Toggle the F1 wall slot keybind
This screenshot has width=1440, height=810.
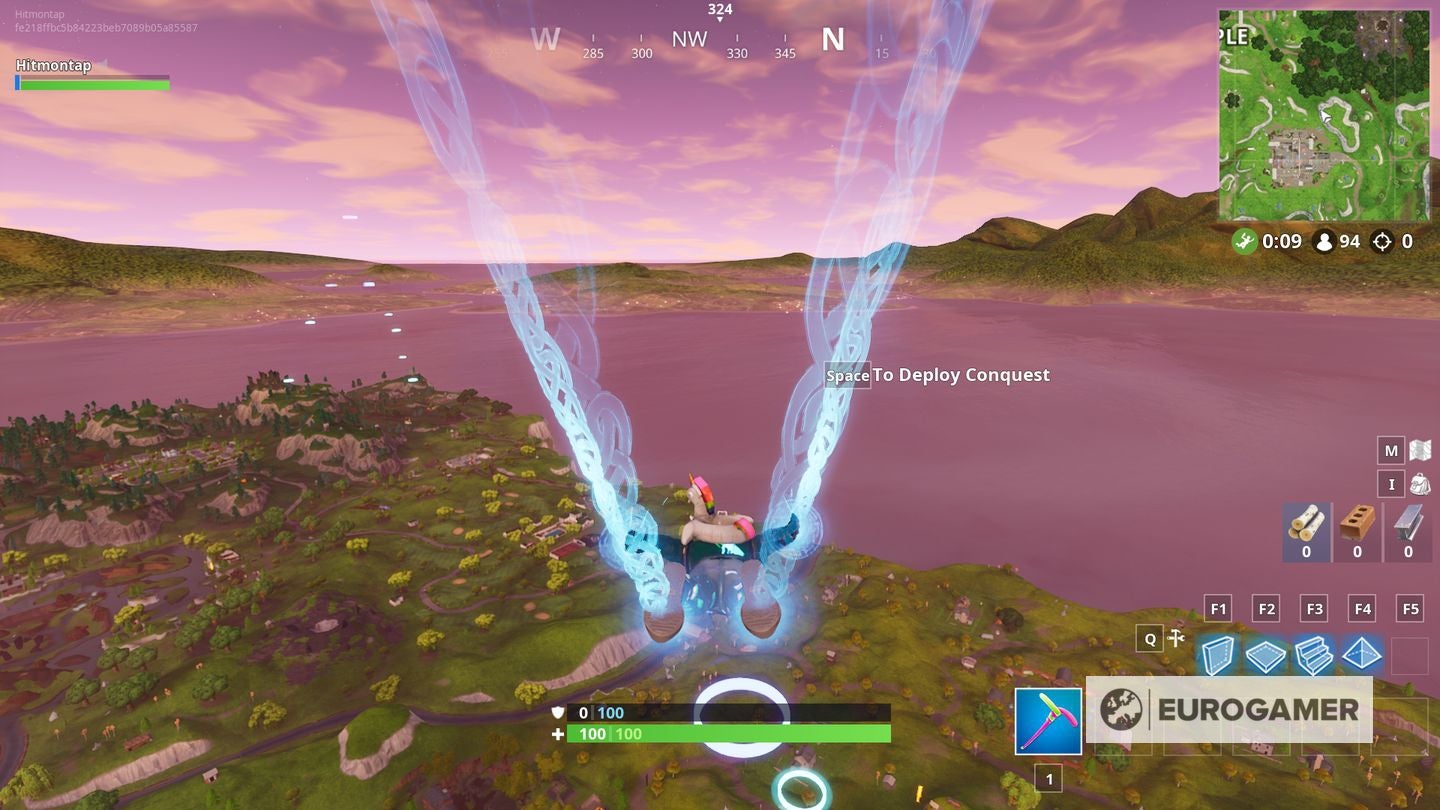click(x=1218, y=607)
